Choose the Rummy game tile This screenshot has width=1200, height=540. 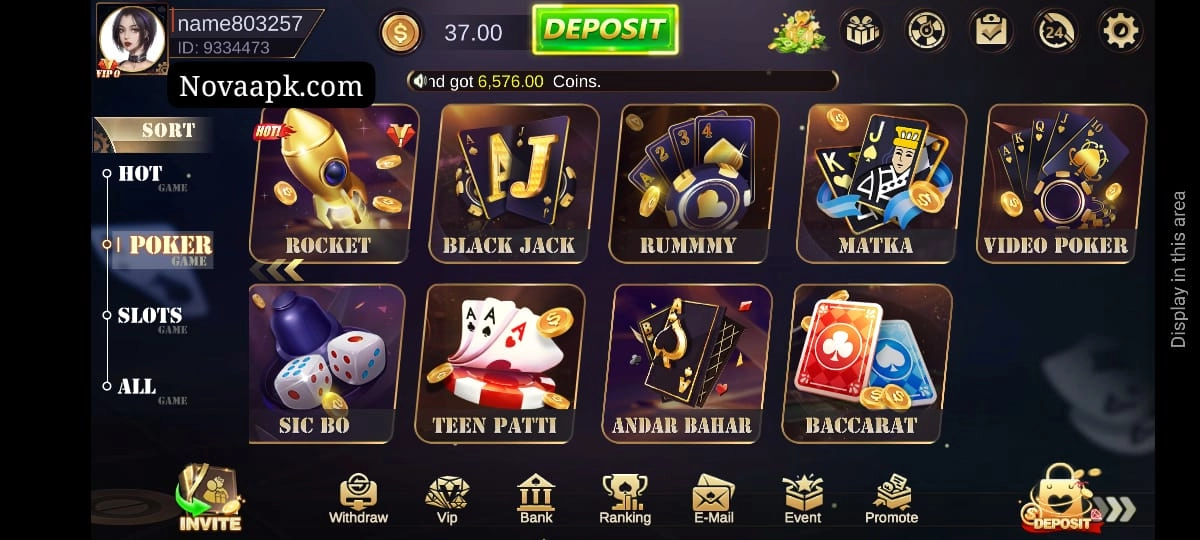pos(688,183)
